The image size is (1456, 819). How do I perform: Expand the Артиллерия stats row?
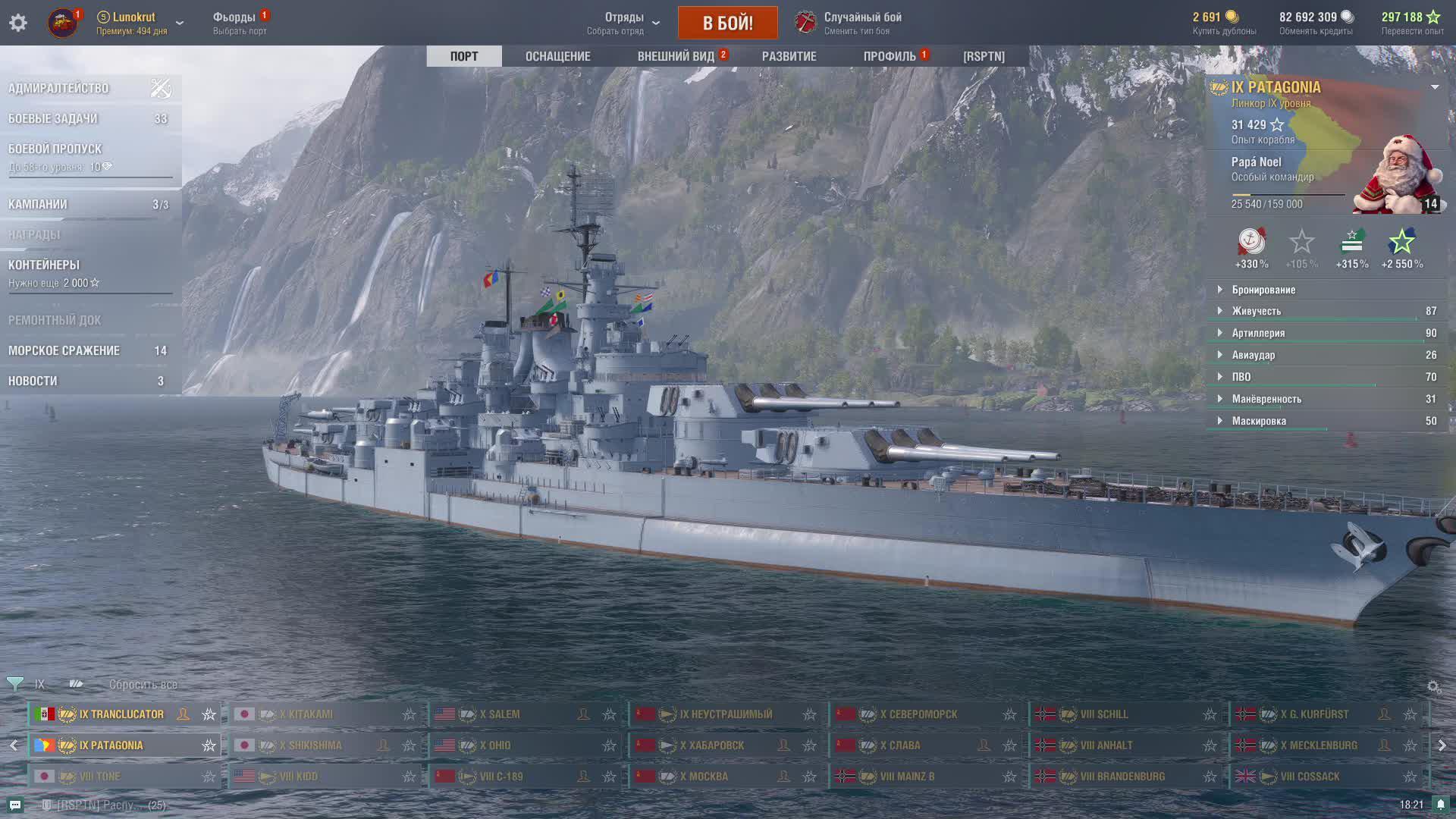point(1257,333)
